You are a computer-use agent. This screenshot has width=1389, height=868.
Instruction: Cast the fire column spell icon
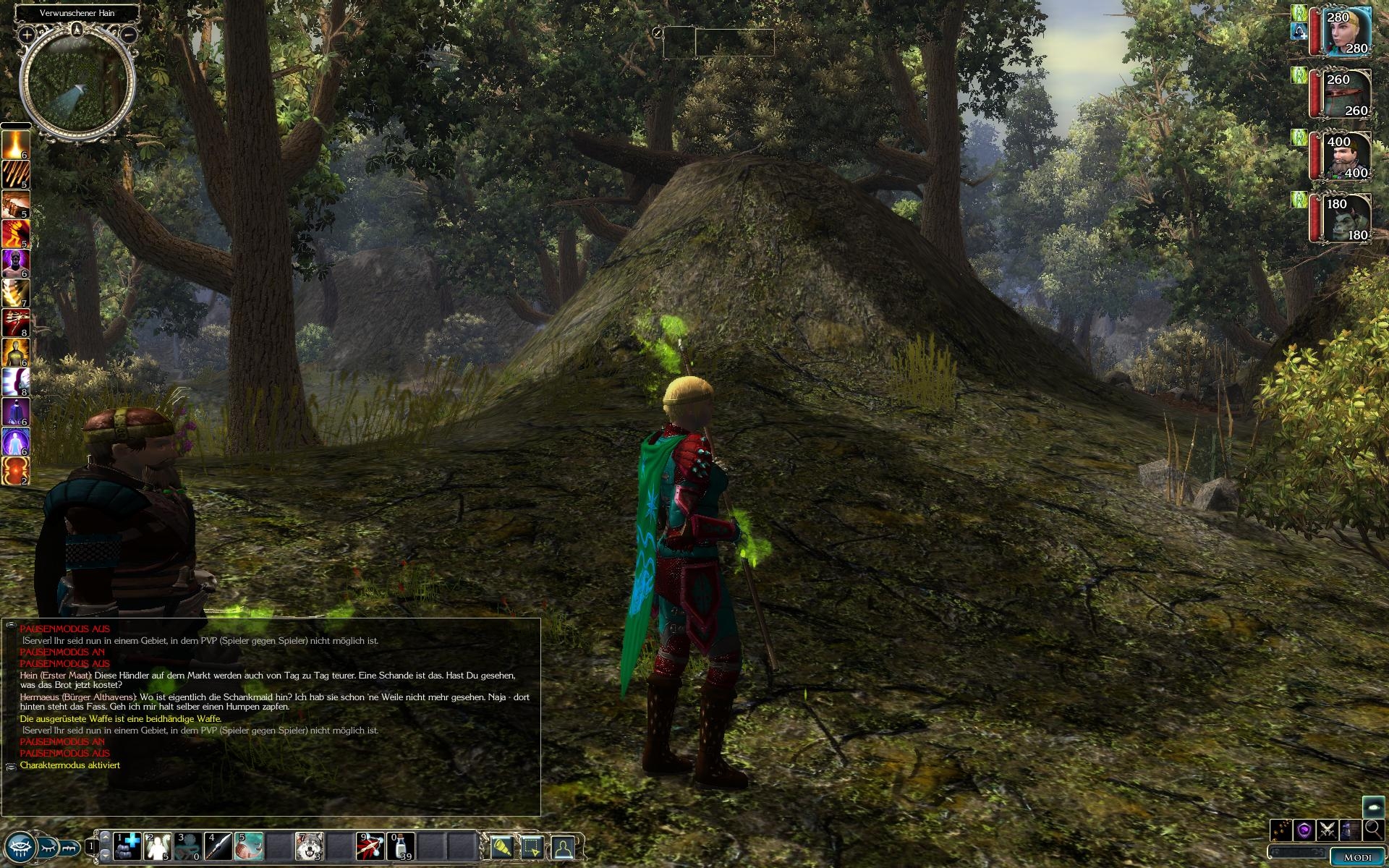pos(15,145)
